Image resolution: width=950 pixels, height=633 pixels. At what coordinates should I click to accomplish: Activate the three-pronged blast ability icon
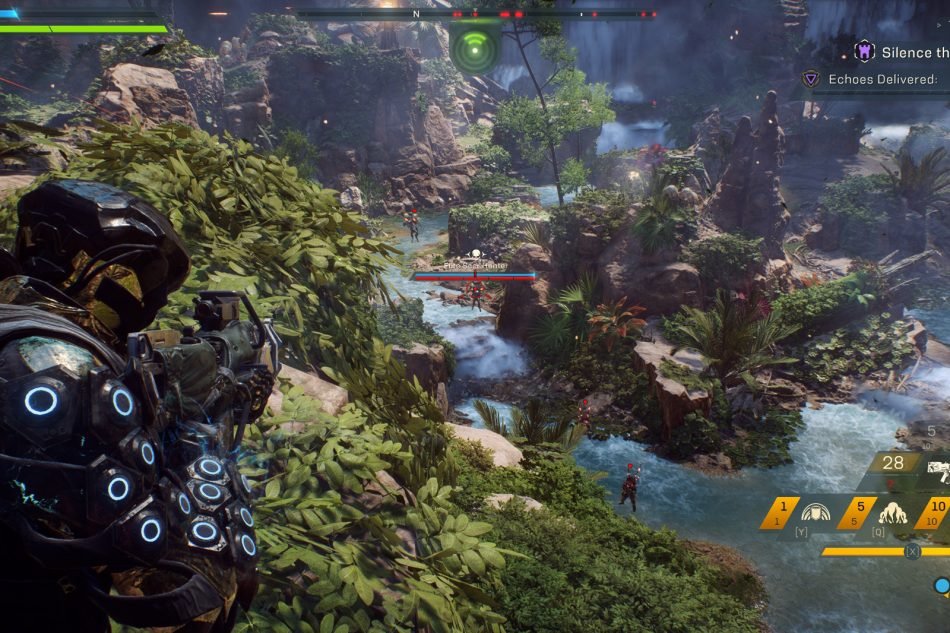pyautogui.click(x=892, y=513)
